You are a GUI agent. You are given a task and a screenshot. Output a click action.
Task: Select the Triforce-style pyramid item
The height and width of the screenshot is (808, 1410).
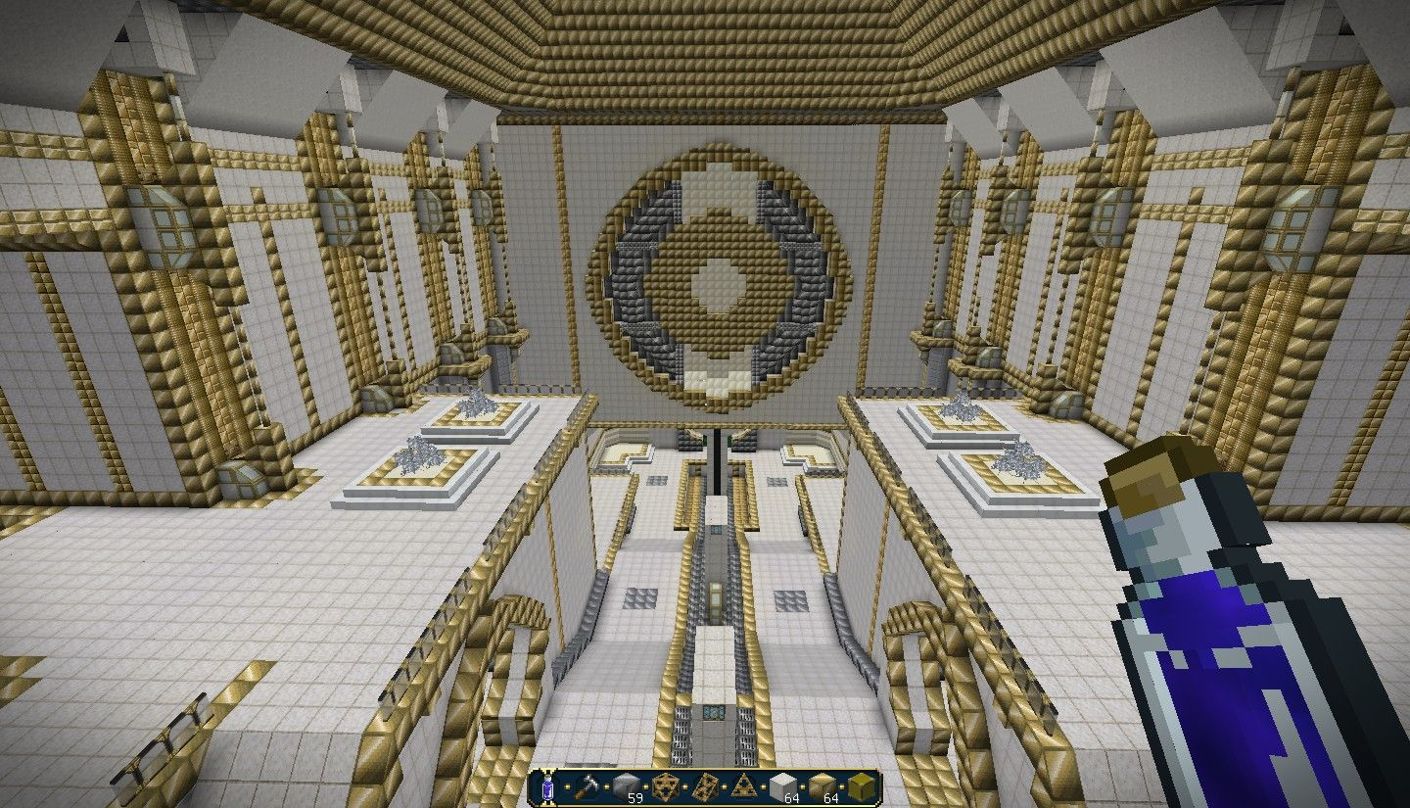click(744, 788)
